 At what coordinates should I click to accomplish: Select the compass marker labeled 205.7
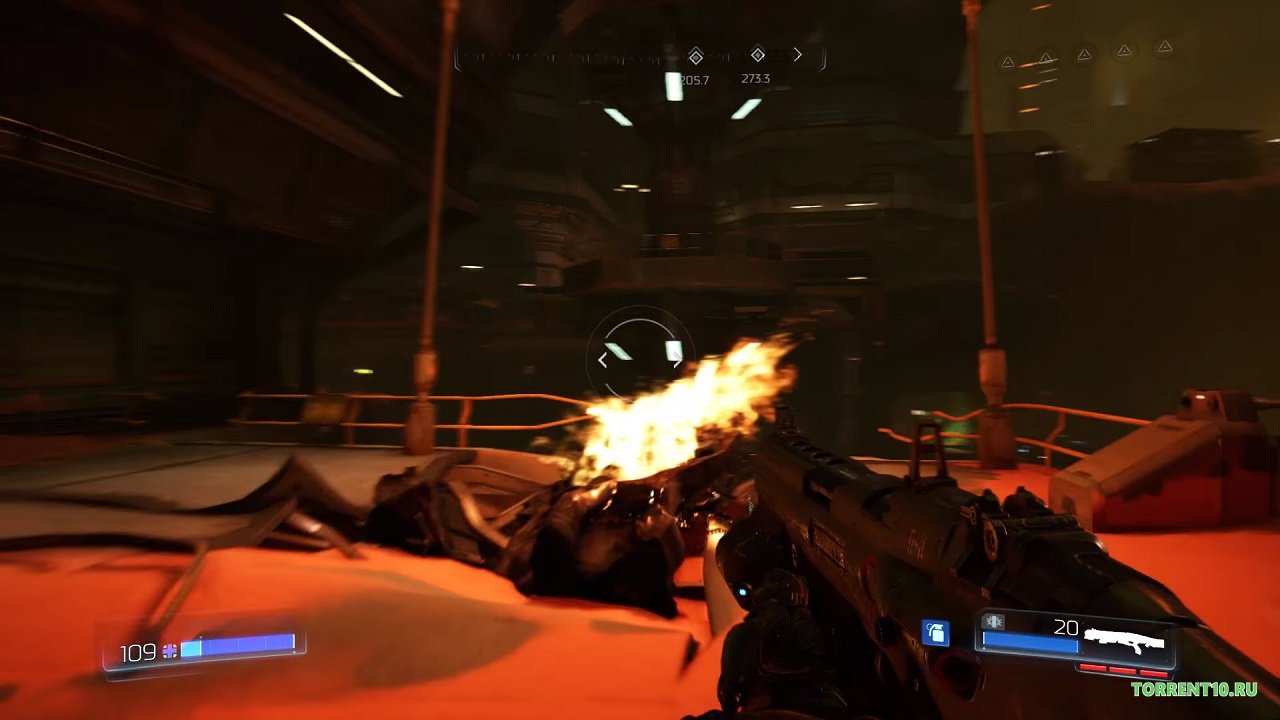tap(696, 56)
